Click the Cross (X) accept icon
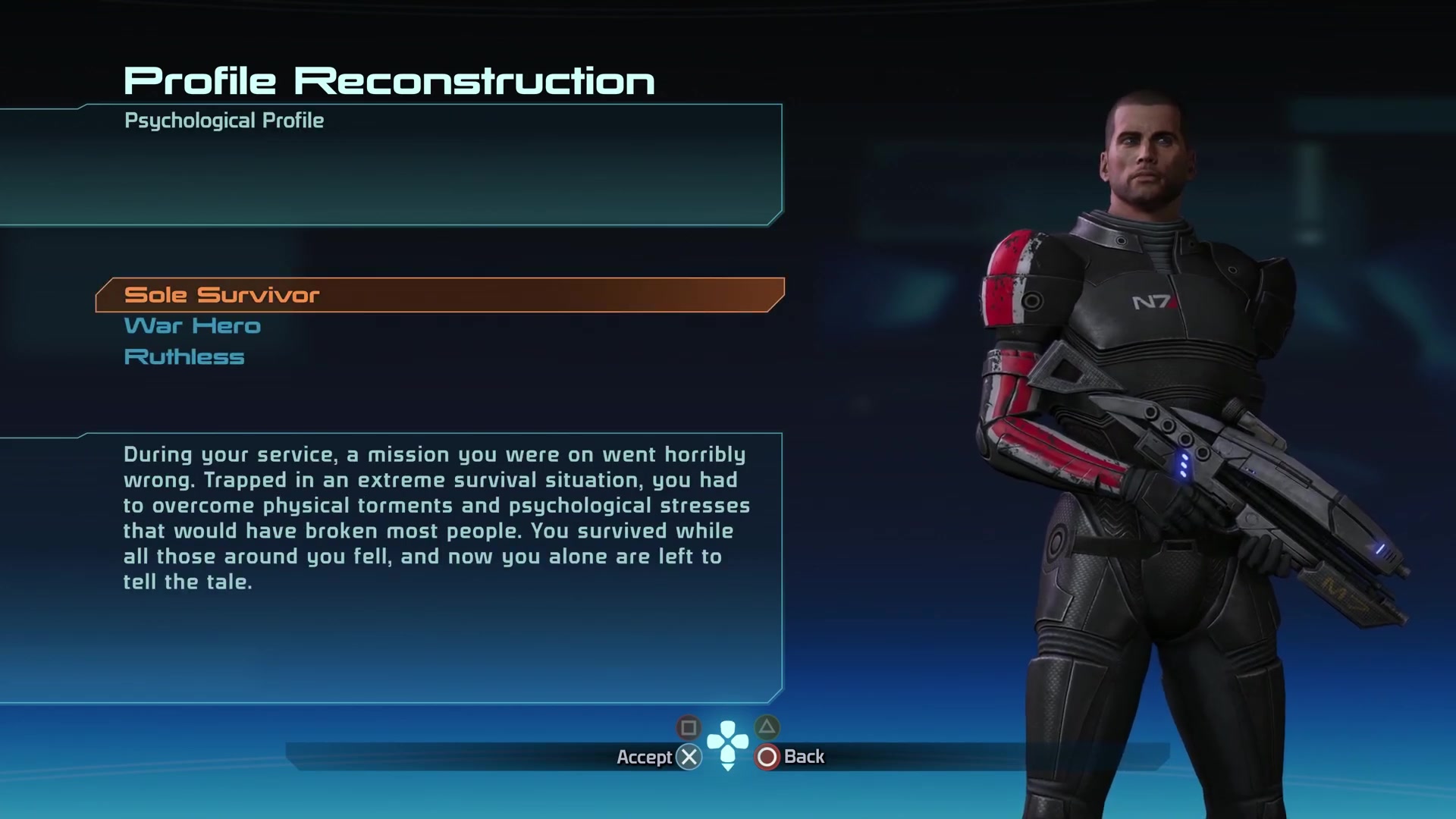Viewport: 1456px width, 819px height. (689, 756)
